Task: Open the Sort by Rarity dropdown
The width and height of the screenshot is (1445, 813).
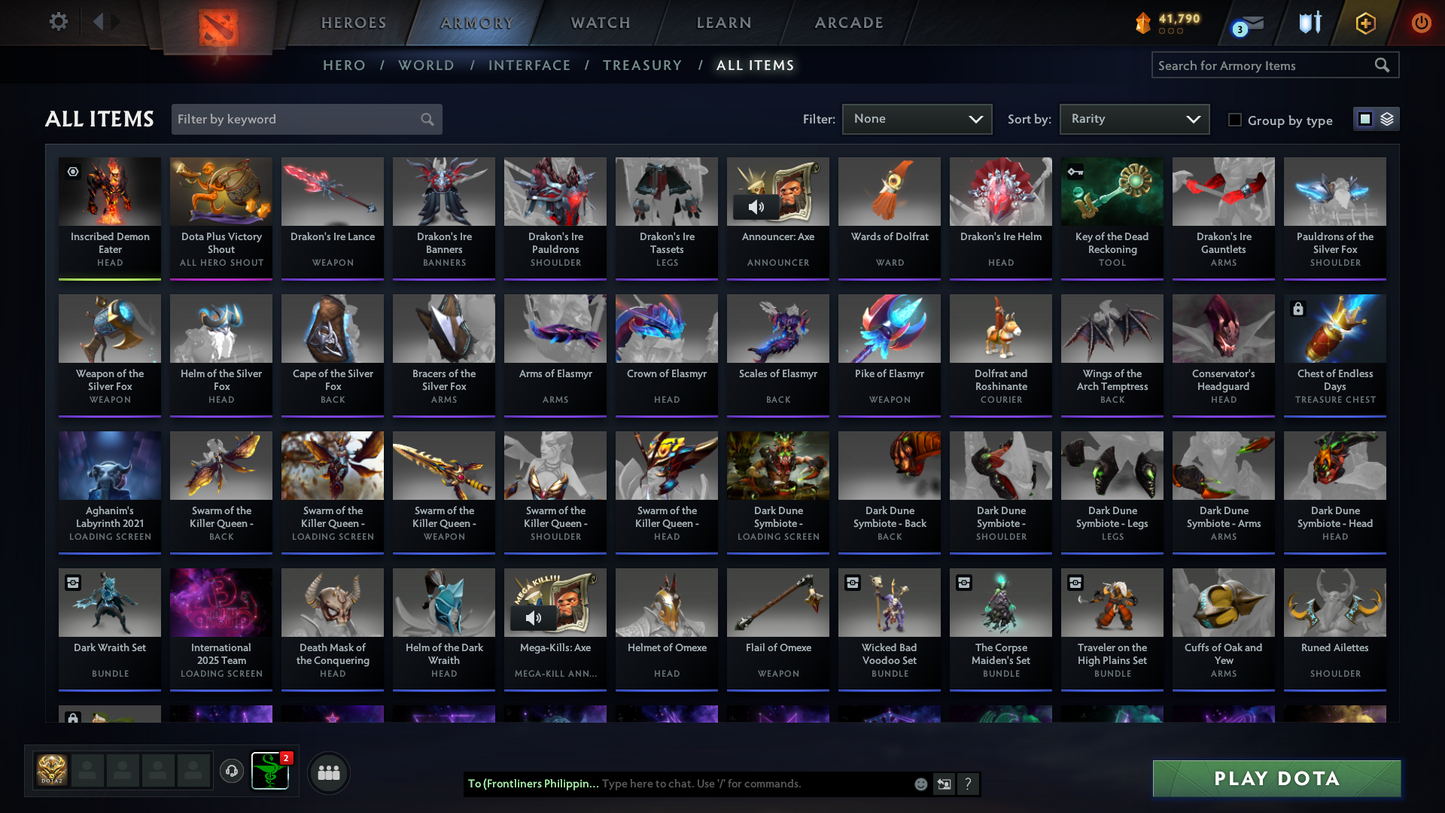Action: [1134, 119]
